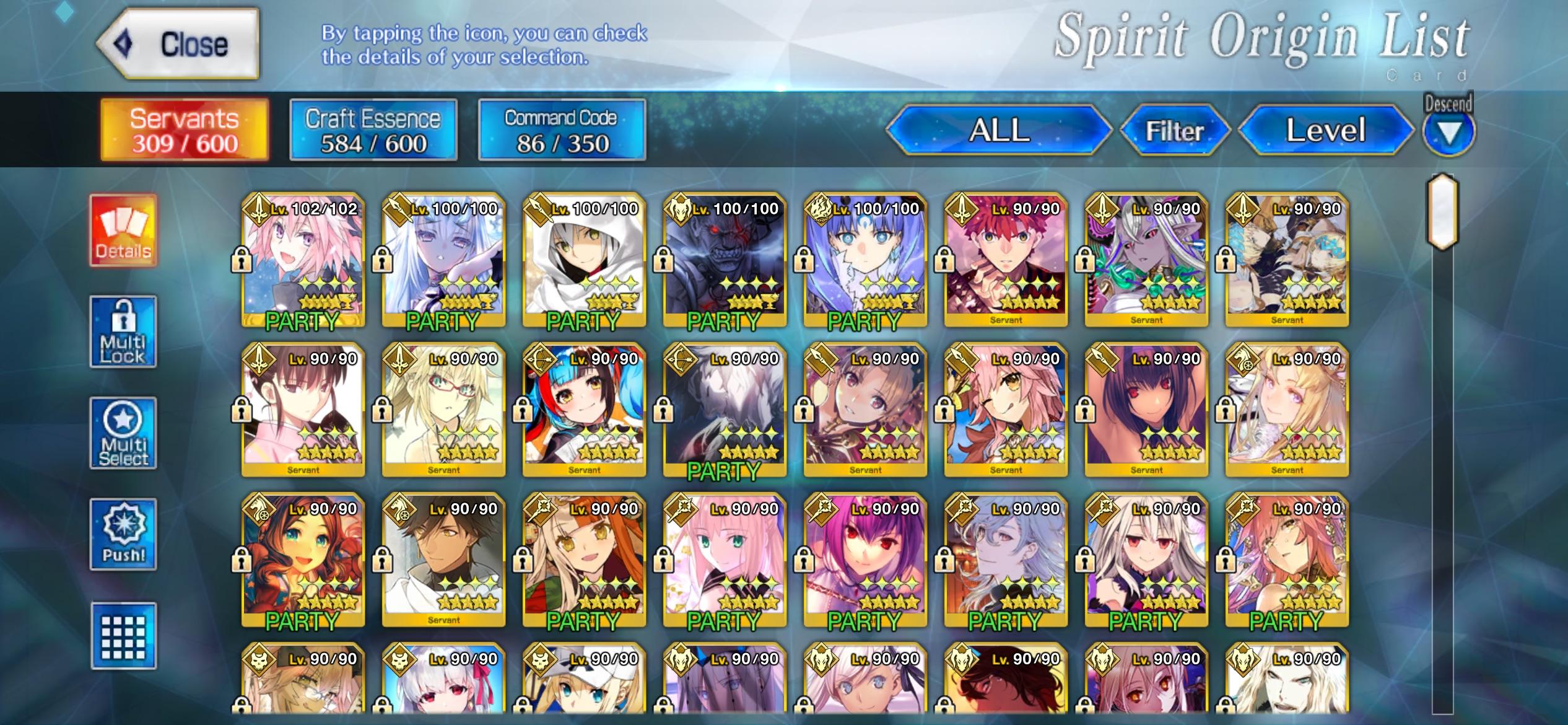1568x725 pixels.
Task: Change the grid display layout
Action: point(123,636)
